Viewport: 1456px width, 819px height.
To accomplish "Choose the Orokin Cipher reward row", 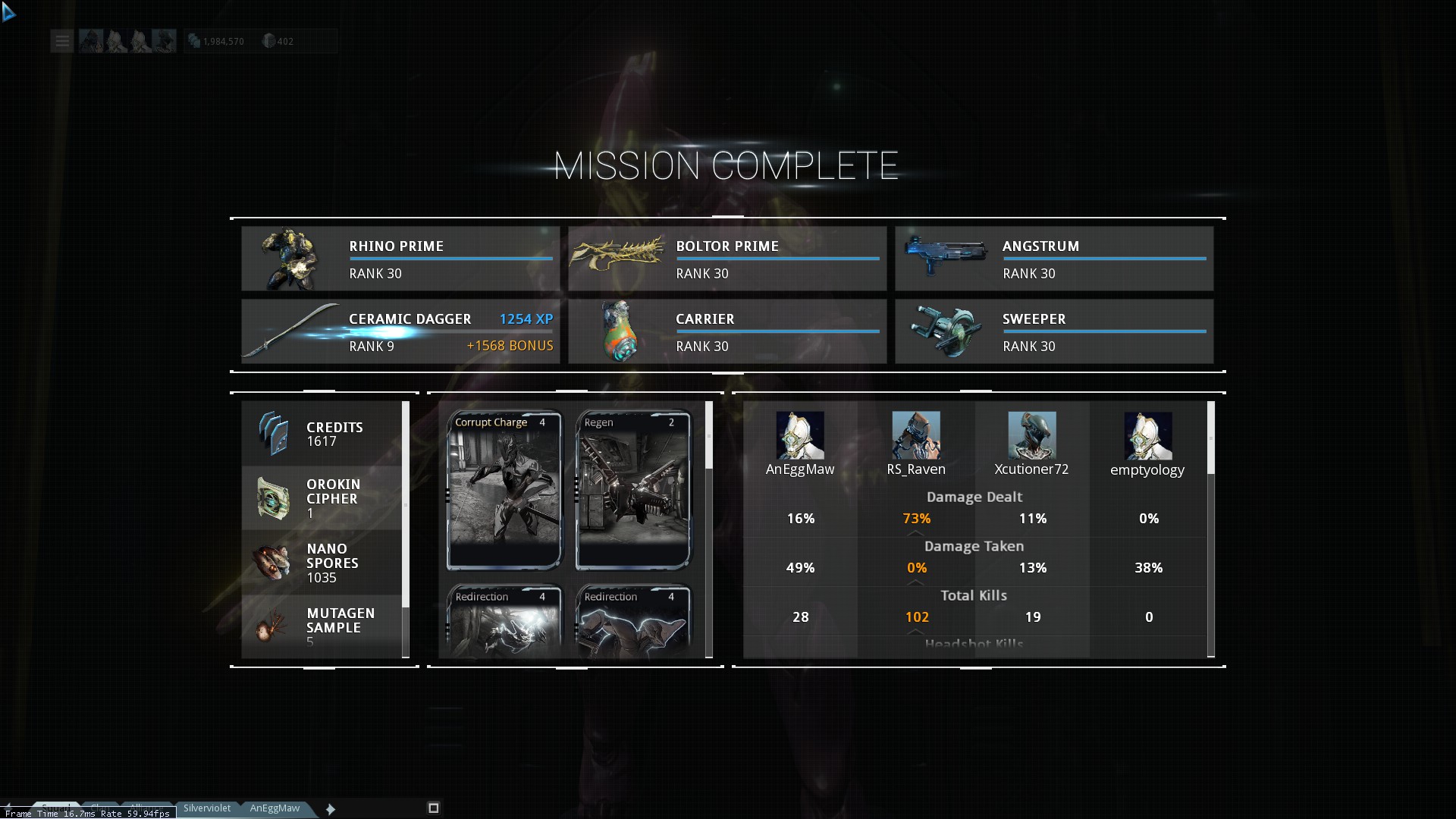I will coord(322,498).
